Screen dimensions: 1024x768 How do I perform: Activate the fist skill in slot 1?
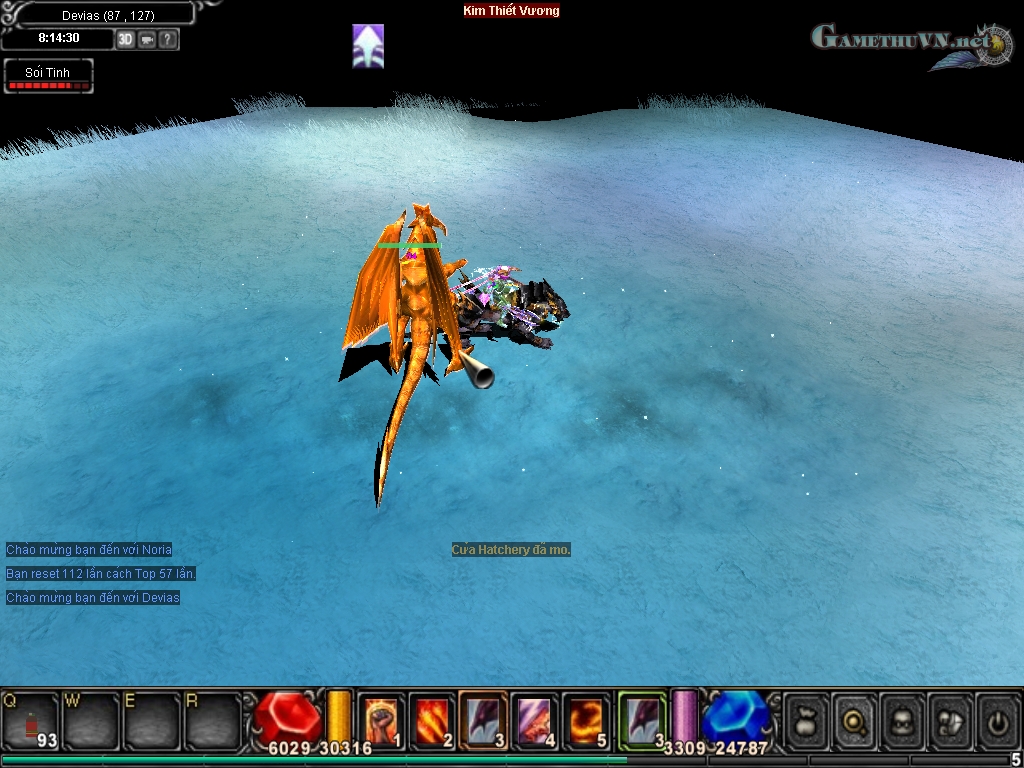coord(381,720)
